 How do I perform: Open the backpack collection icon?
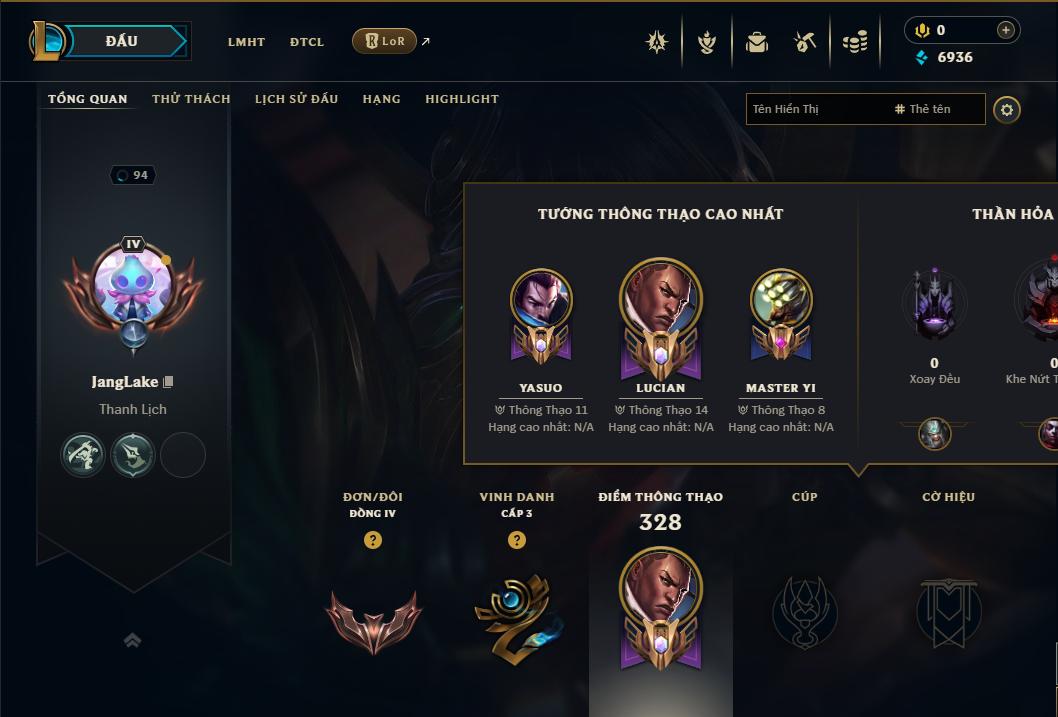pyautogui.click(x=757, y=42)
